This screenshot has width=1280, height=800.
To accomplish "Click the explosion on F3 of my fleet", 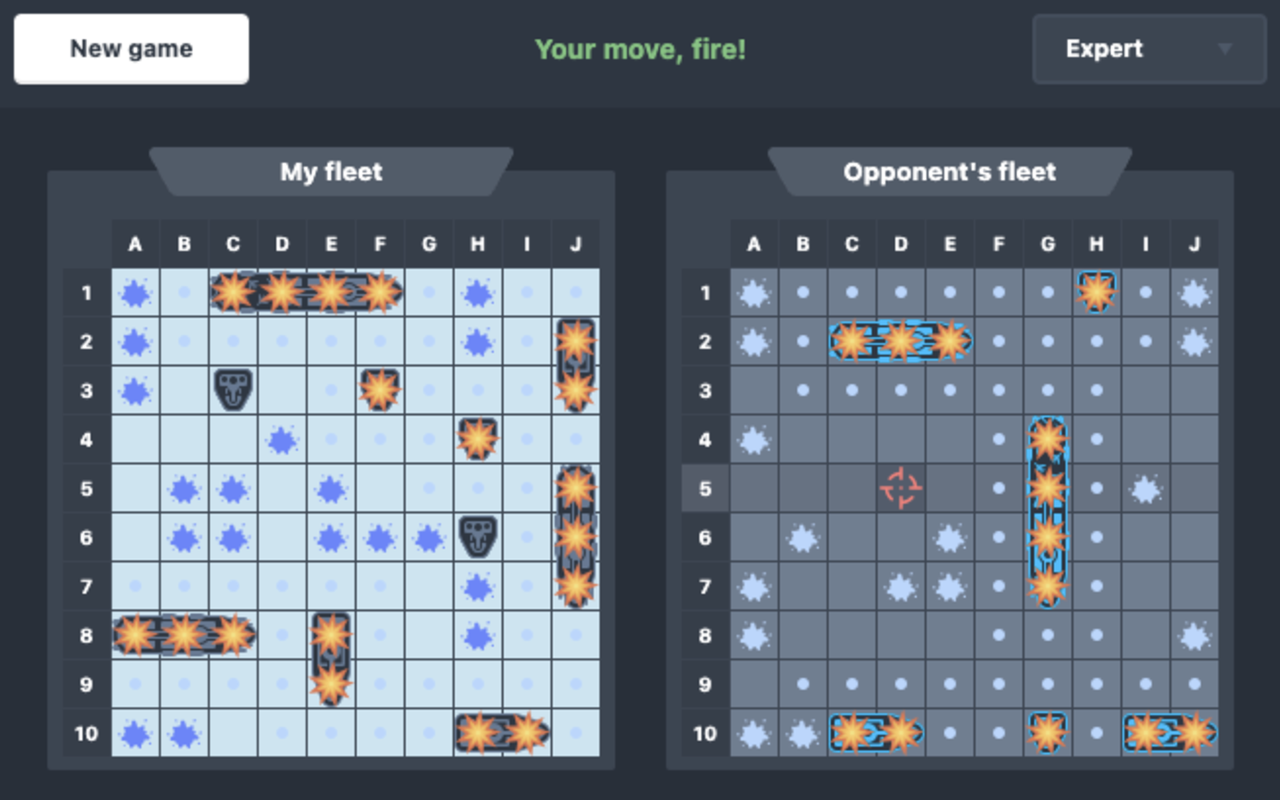I will click(380, 390).
